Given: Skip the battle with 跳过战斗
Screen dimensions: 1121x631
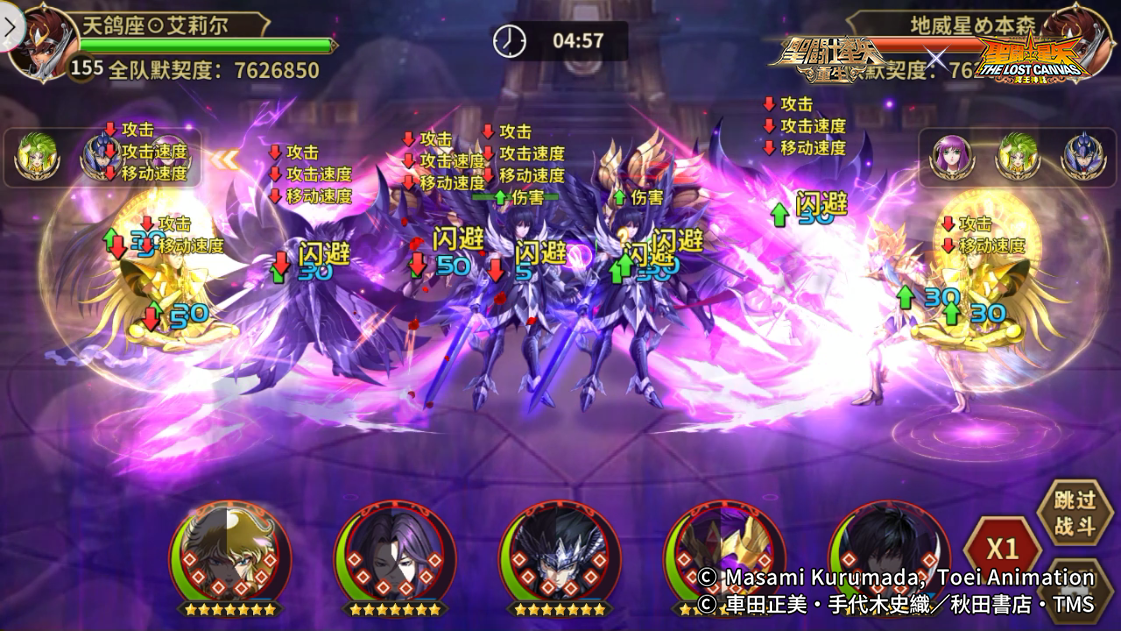Looking at the screenshot, I should click(1075, 513).
